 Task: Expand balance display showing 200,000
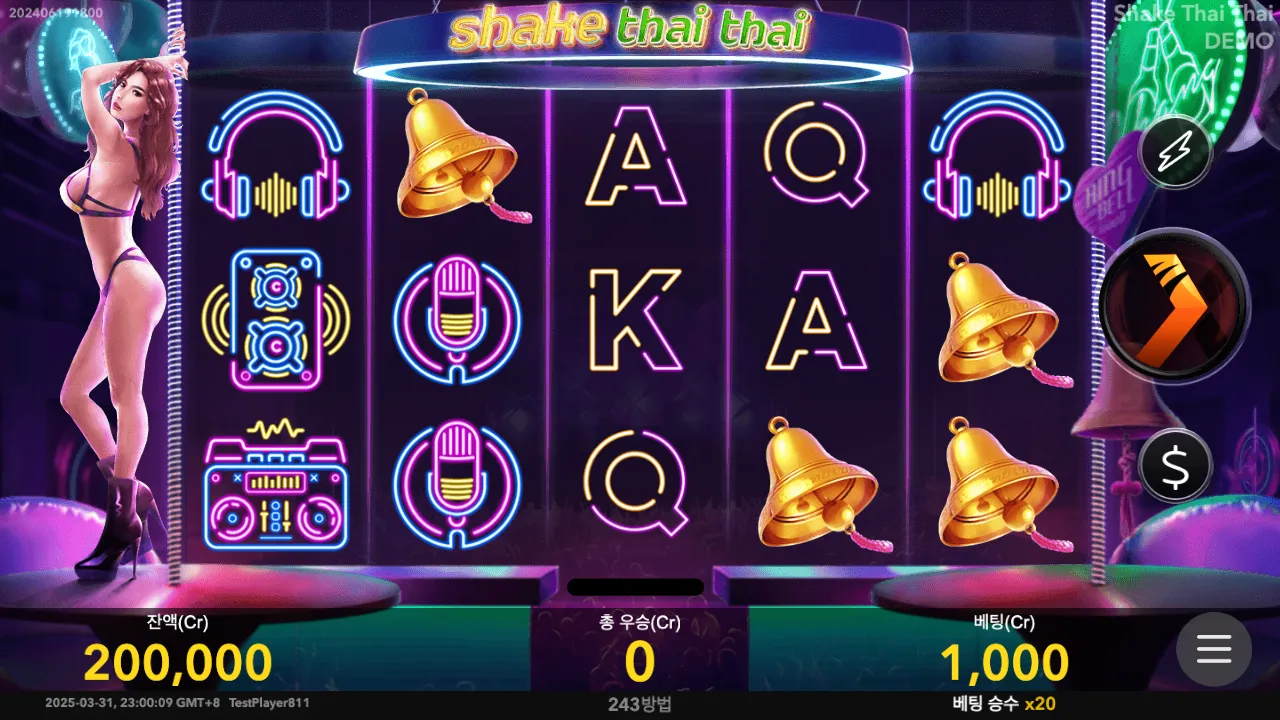click(x=180, y=660)
